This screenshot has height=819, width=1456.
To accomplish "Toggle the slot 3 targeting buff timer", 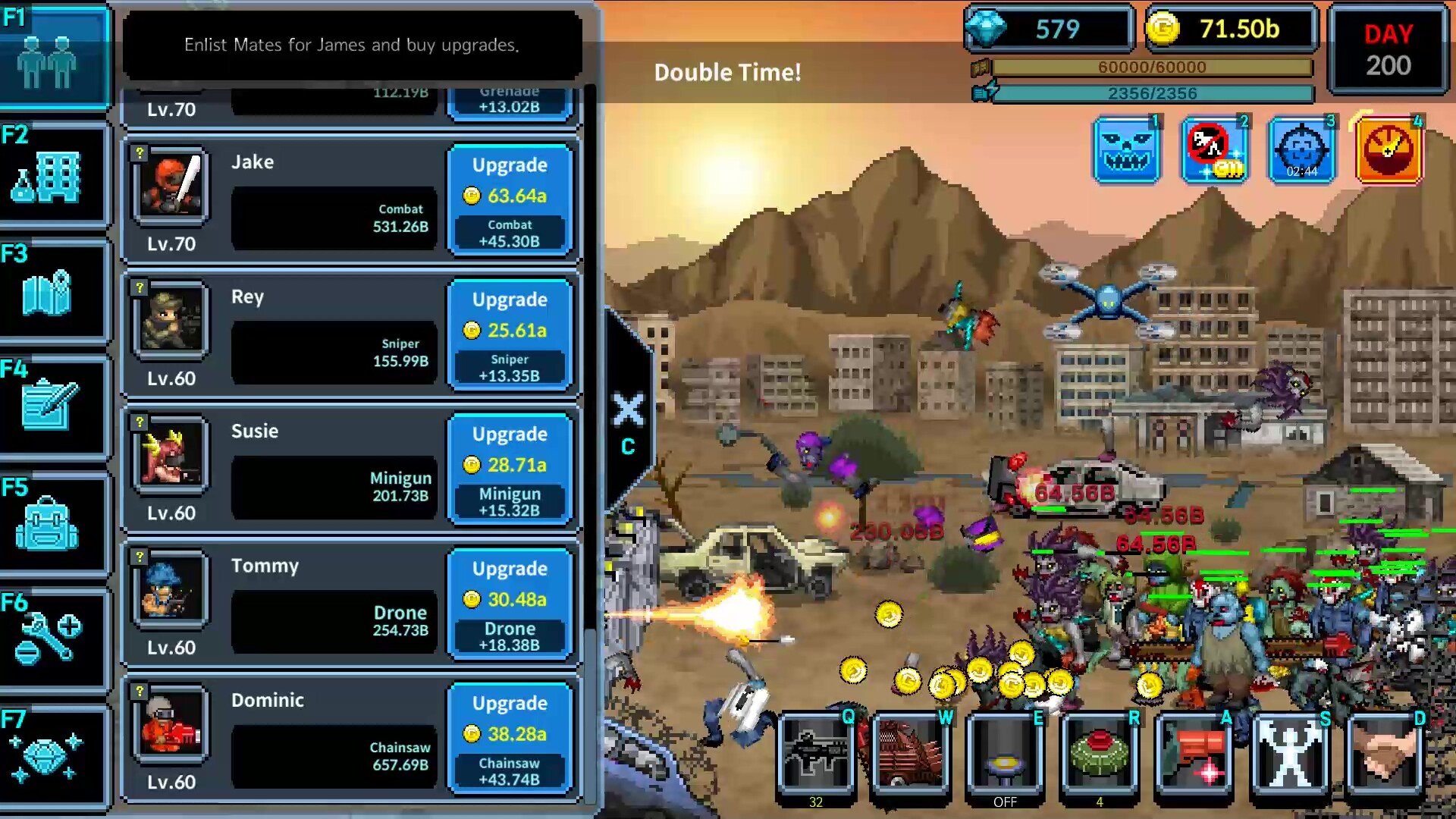I will pyautogui.click(x=1302, y=149).
